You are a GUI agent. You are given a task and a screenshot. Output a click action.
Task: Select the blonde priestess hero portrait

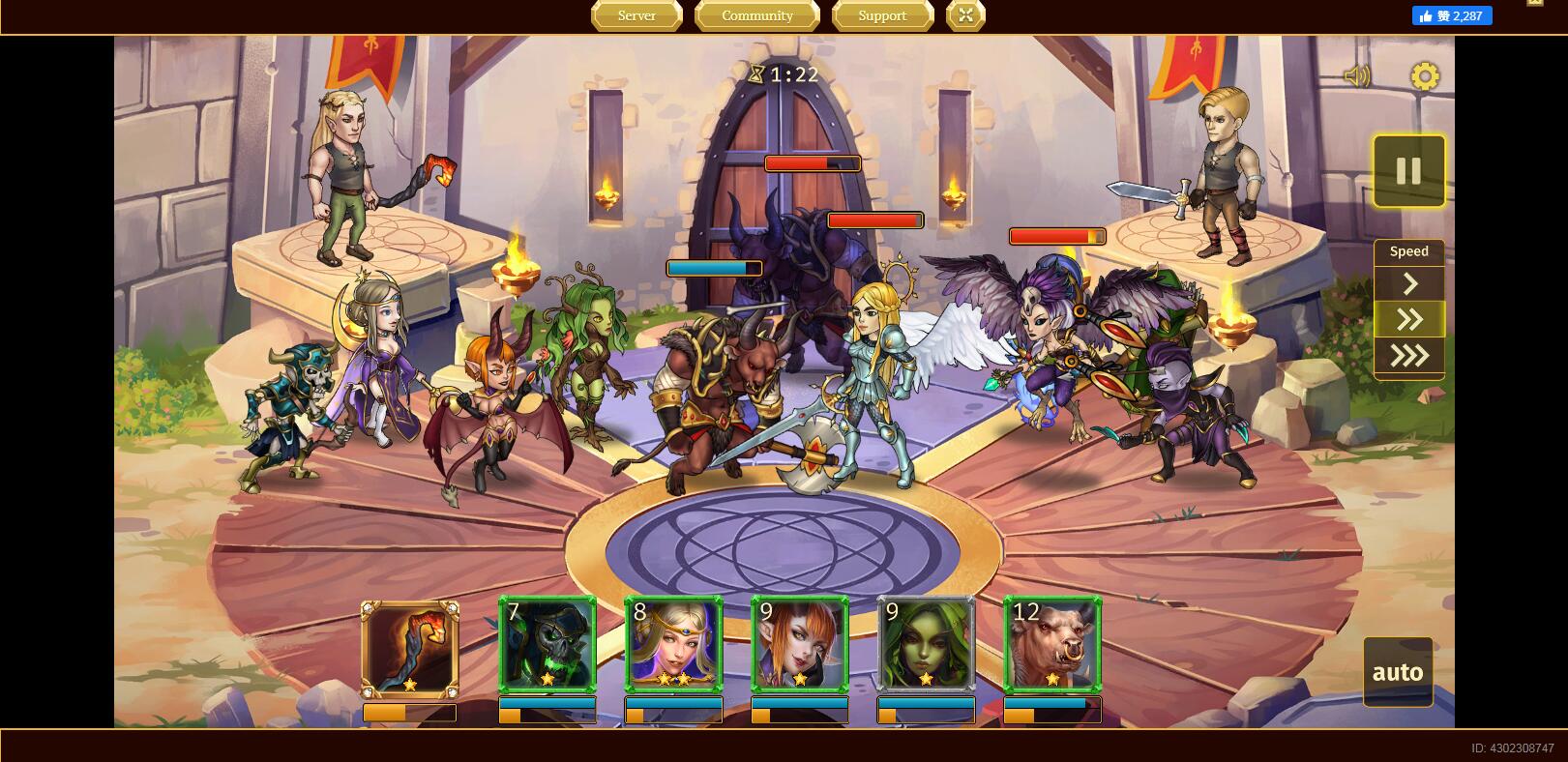coord(673,644)
